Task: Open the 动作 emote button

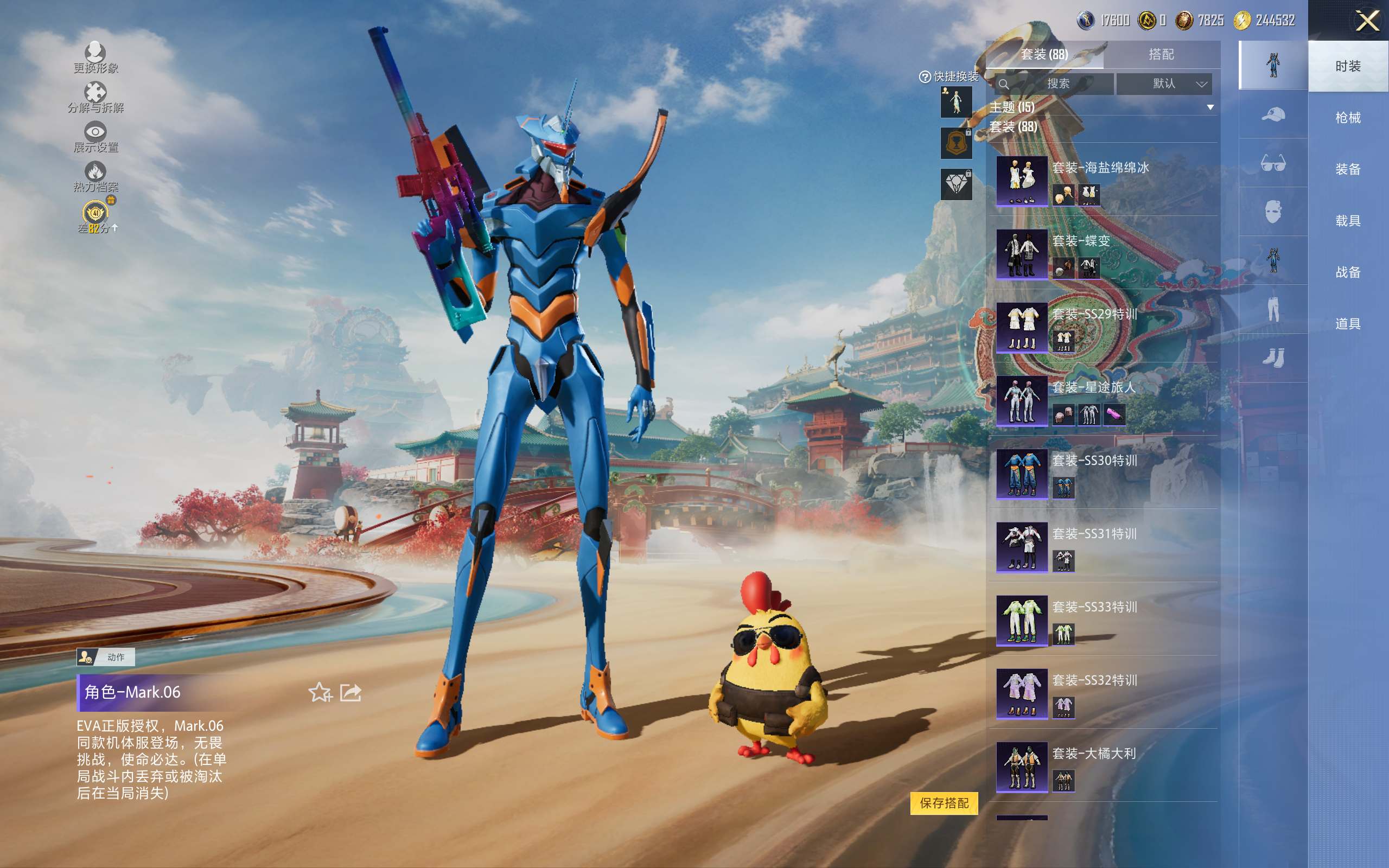Action: [106, 657]
